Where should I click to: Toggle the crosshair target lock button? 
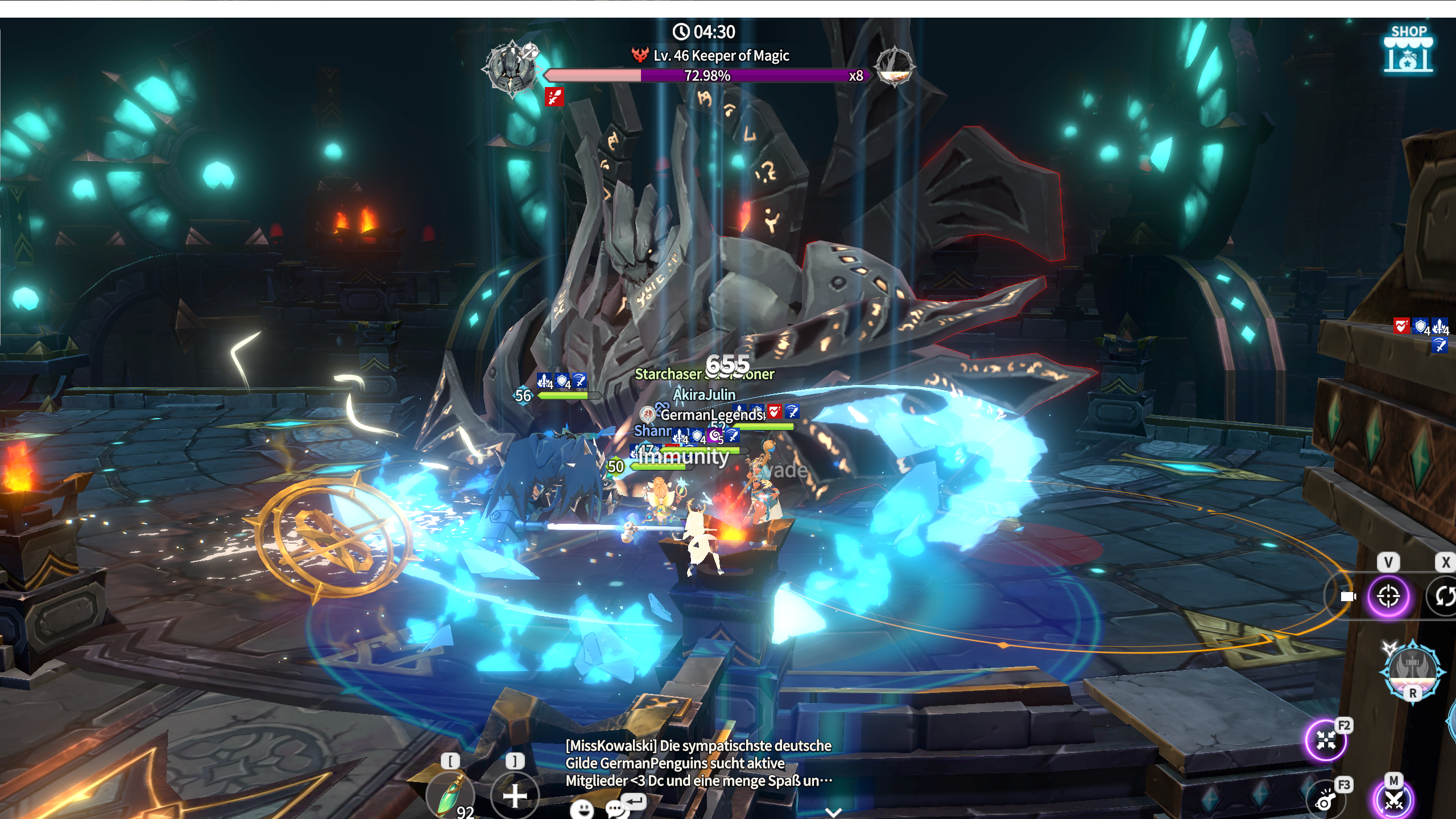pos(1388,596)
